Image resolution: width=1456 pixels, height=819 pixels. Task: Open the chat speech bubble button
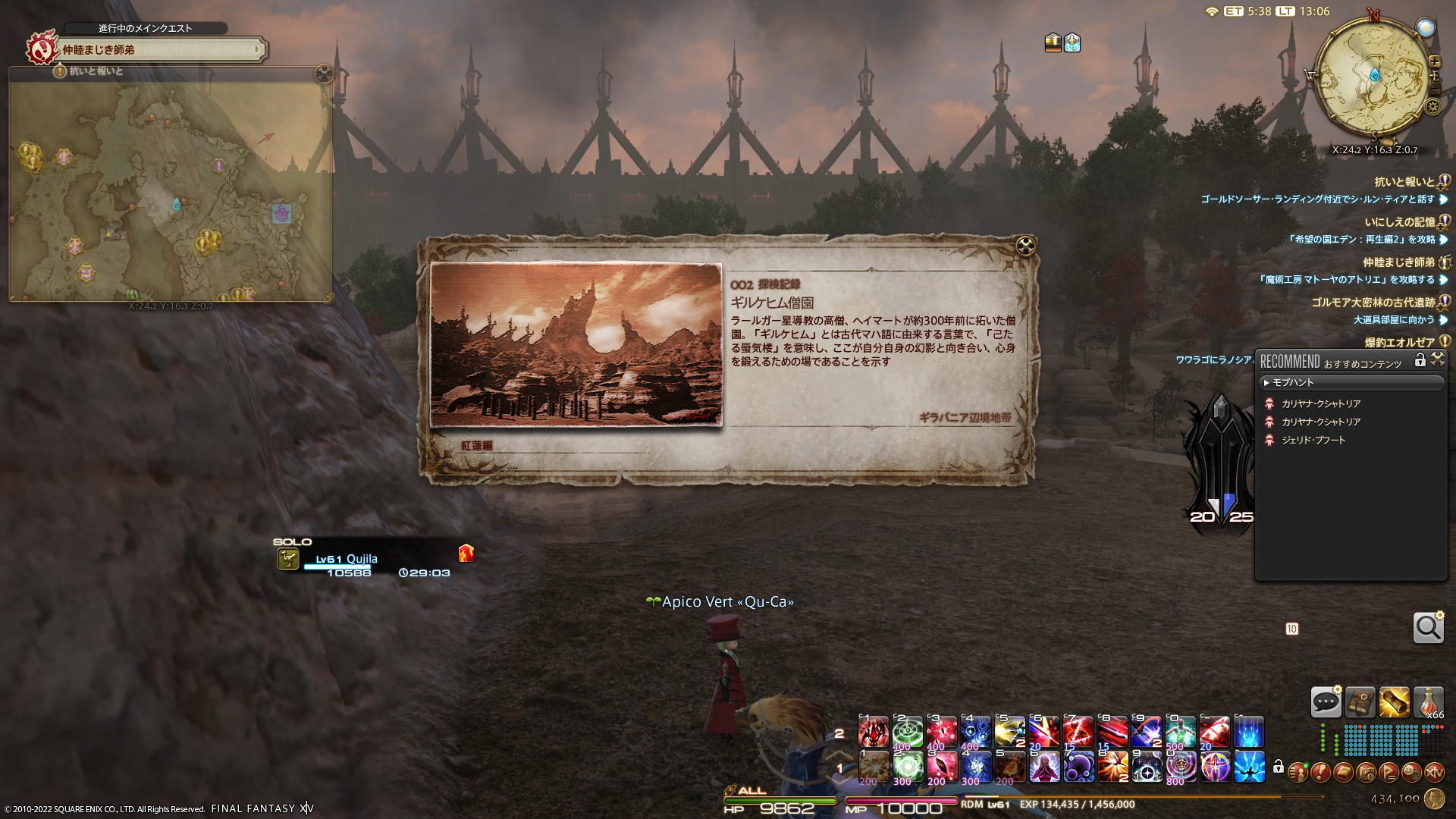1326,702
